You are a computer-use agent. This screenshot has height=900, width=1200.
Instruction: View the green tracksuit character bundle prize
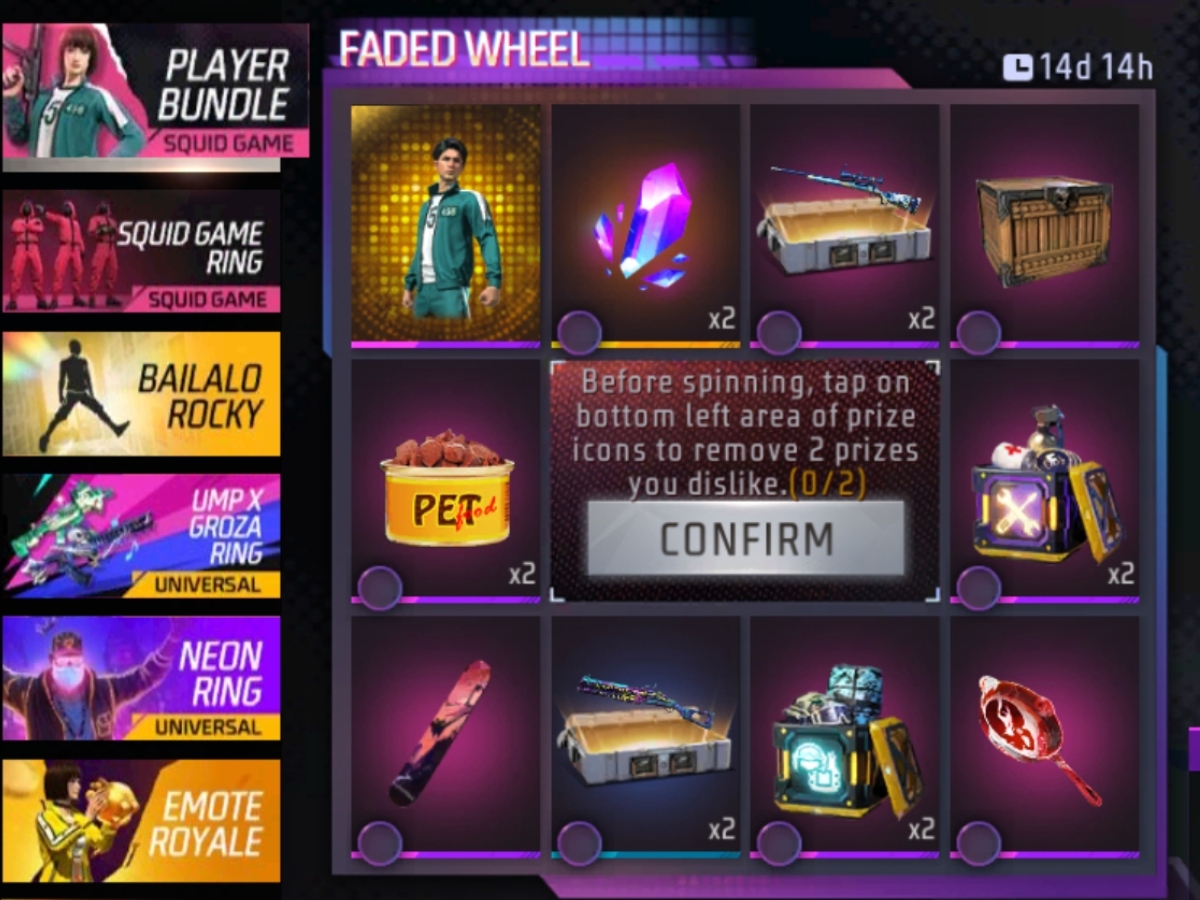pos(445,223)
